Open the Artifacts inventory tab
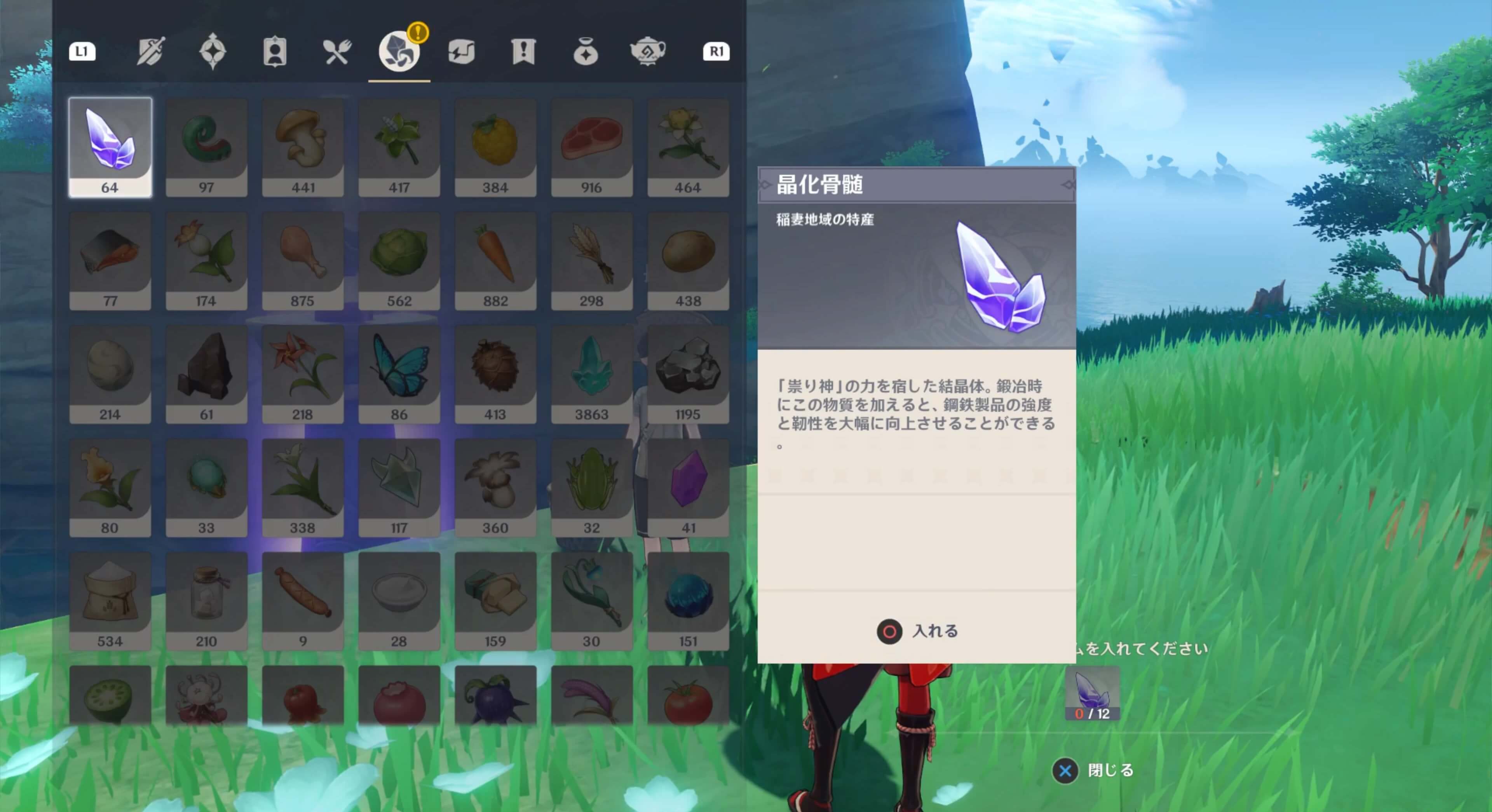This screenshot has width=1492, height=812. [213, 52]
